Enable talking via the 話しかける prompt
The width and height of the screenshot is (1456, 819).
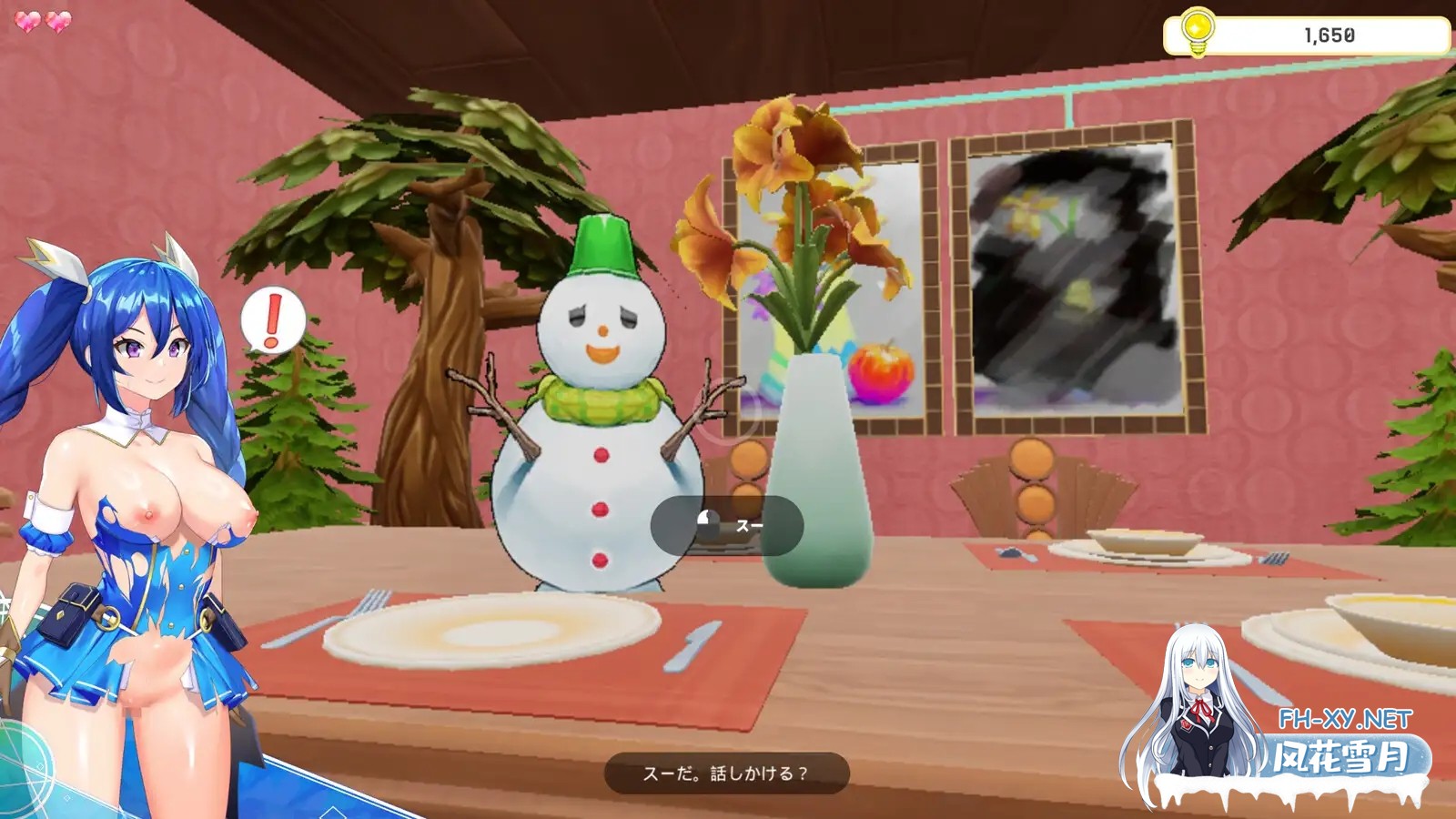coord(728,773)
